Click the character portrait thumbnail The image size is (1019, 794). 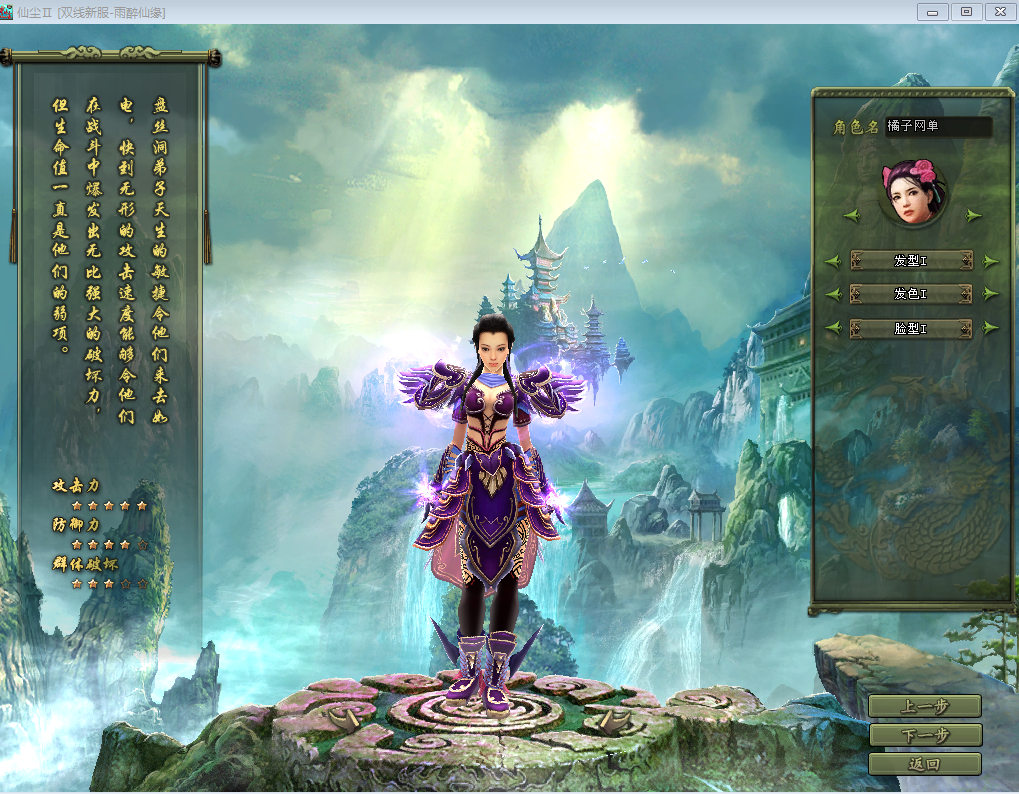pos(912,192)
